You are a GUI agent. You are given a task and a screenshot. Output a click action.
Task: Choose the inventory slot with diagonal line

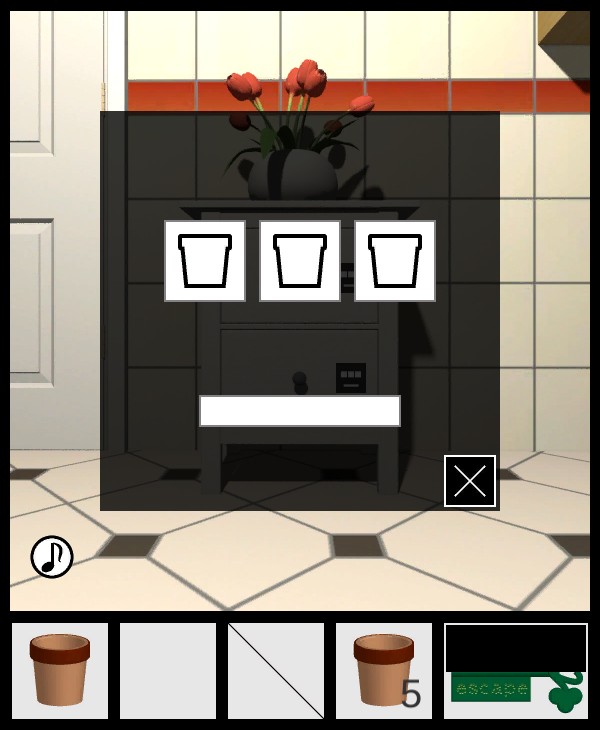click(276, 670)
